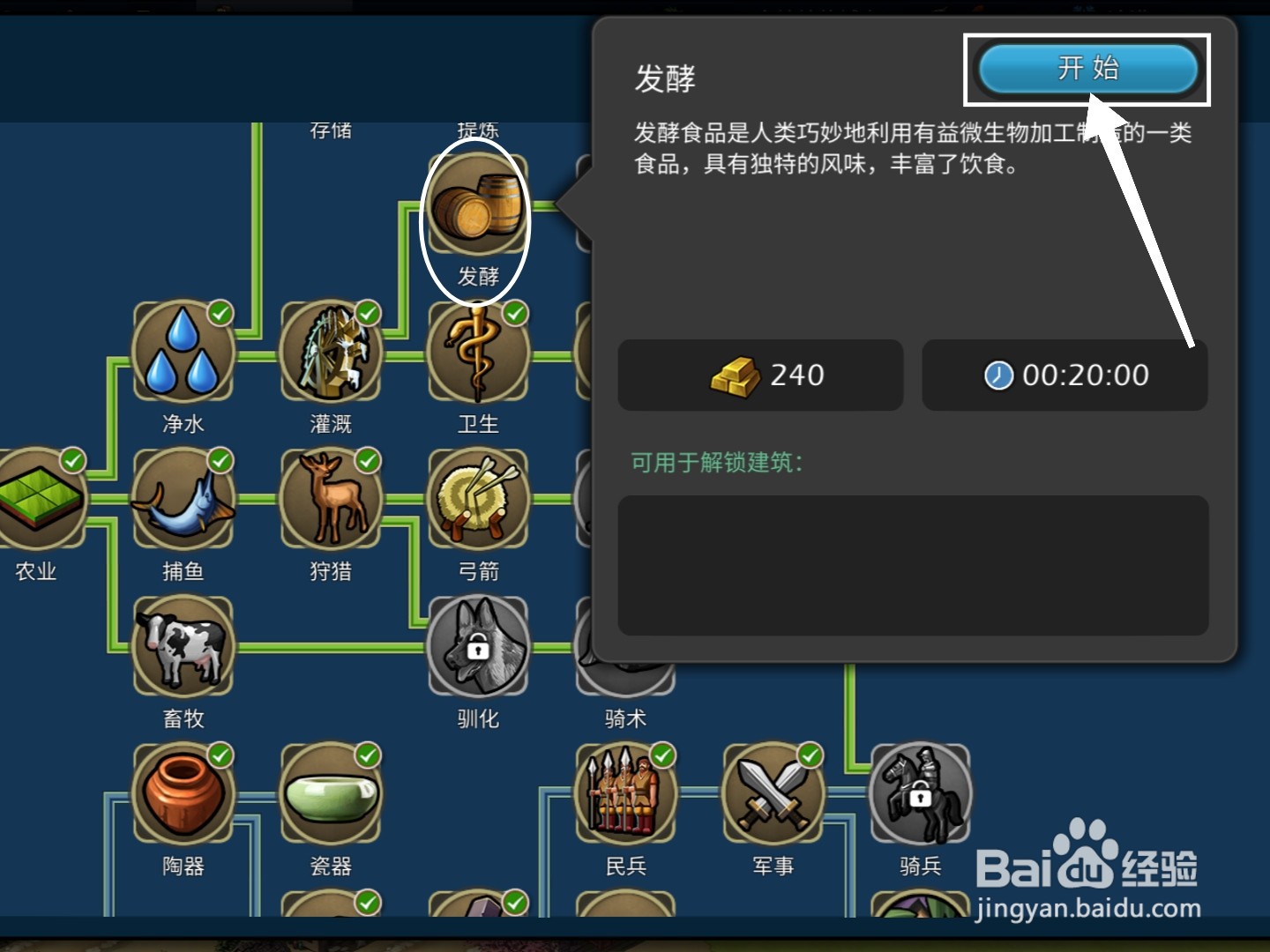Open the locked 骑兵 cavalry tech
1270x952 pixels.
point(919,793)
